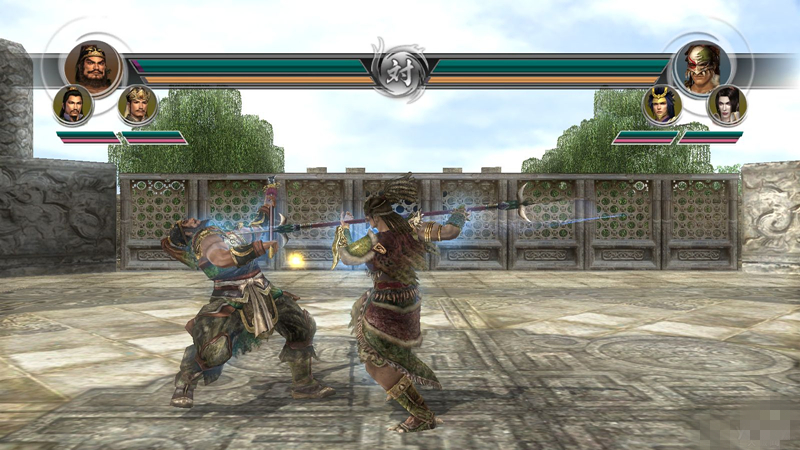Select the masked fighter's large portrait
This screenshot has width=800, height=450.
[702, 66]
